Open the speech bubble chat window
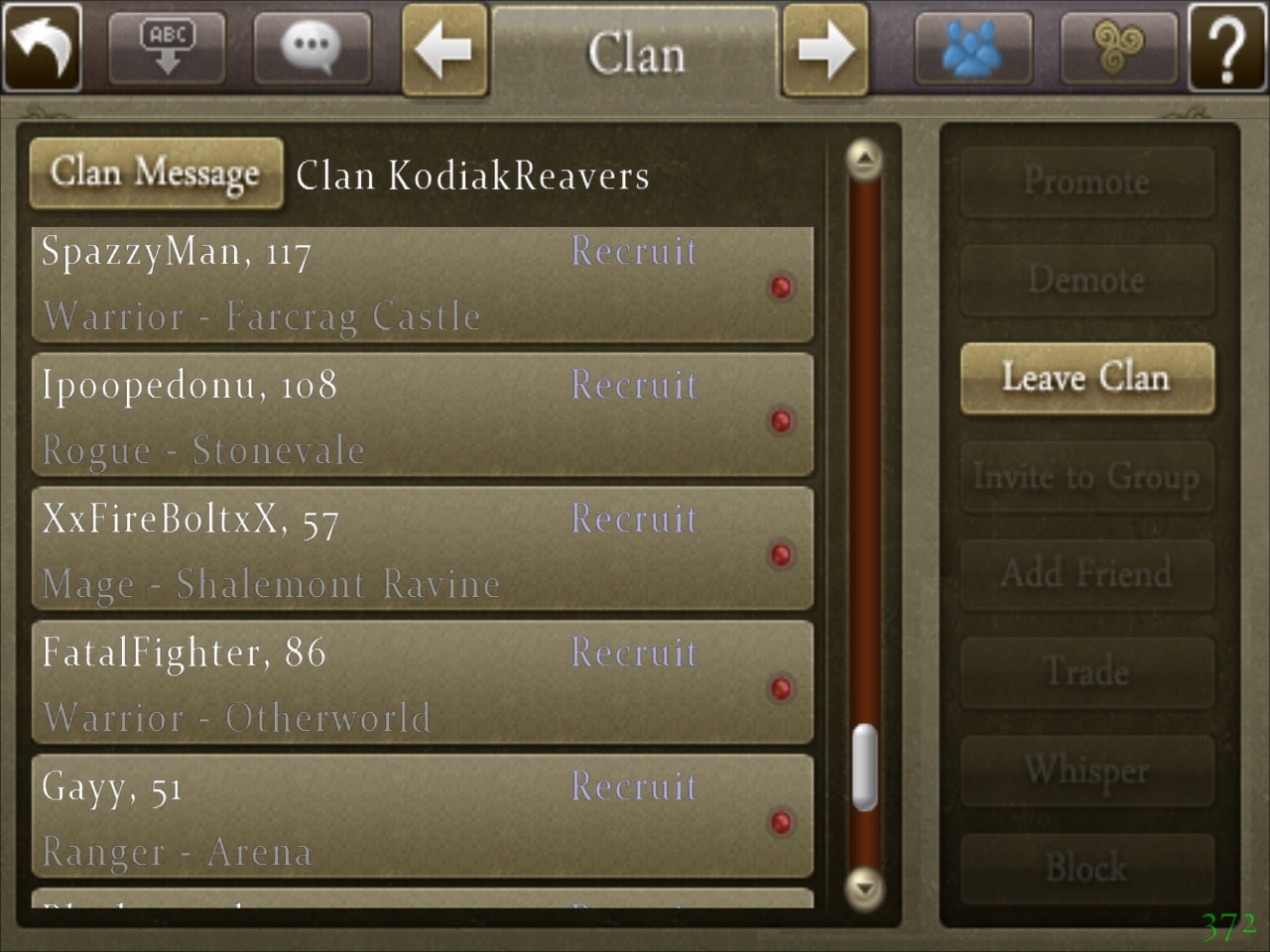The image size is (1270, 952). (x=312, y=47)
